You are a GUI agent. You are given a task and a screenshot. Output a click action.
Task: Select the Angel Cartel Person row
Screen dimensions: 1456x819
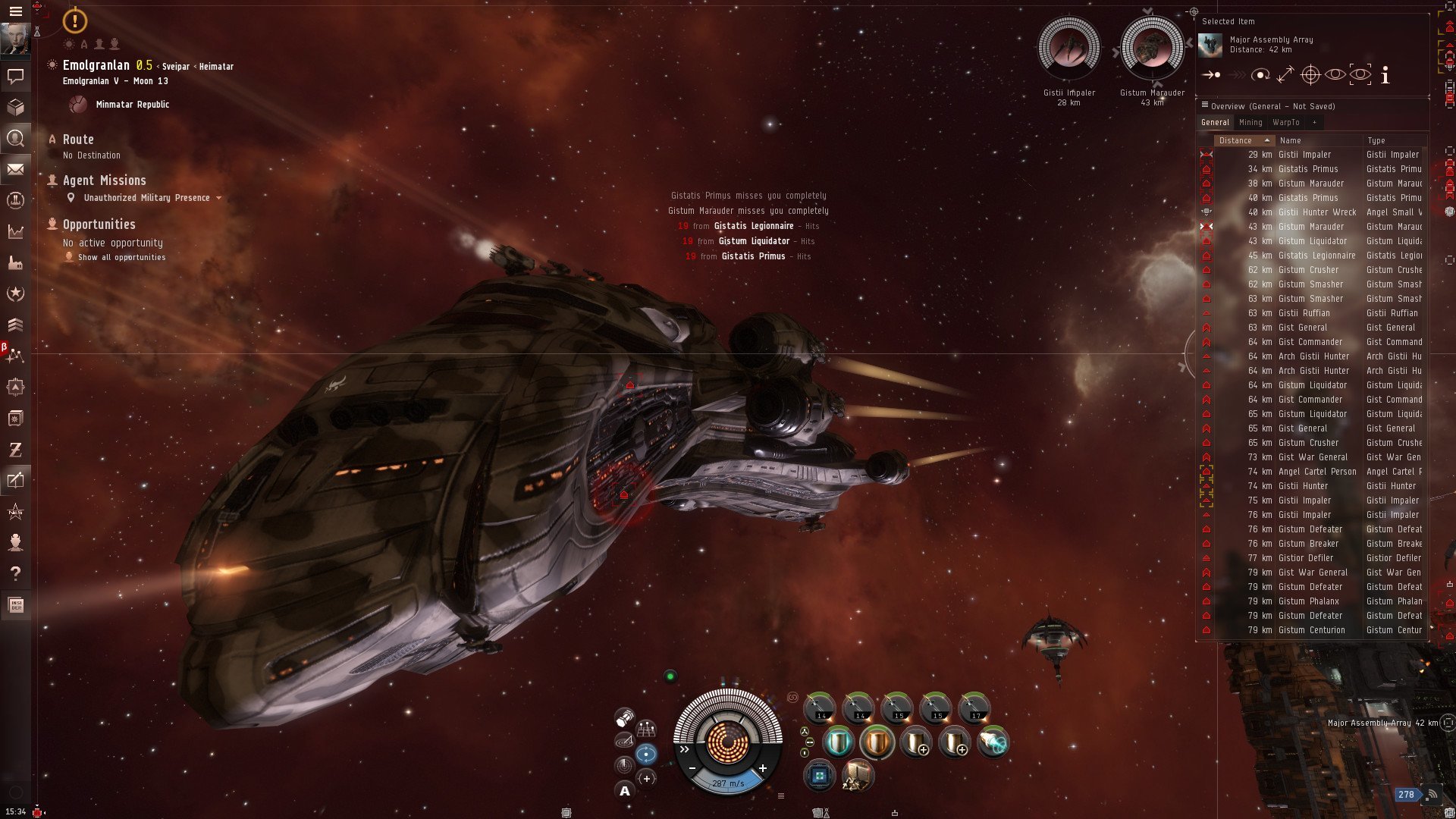(x=1316, y=472)
